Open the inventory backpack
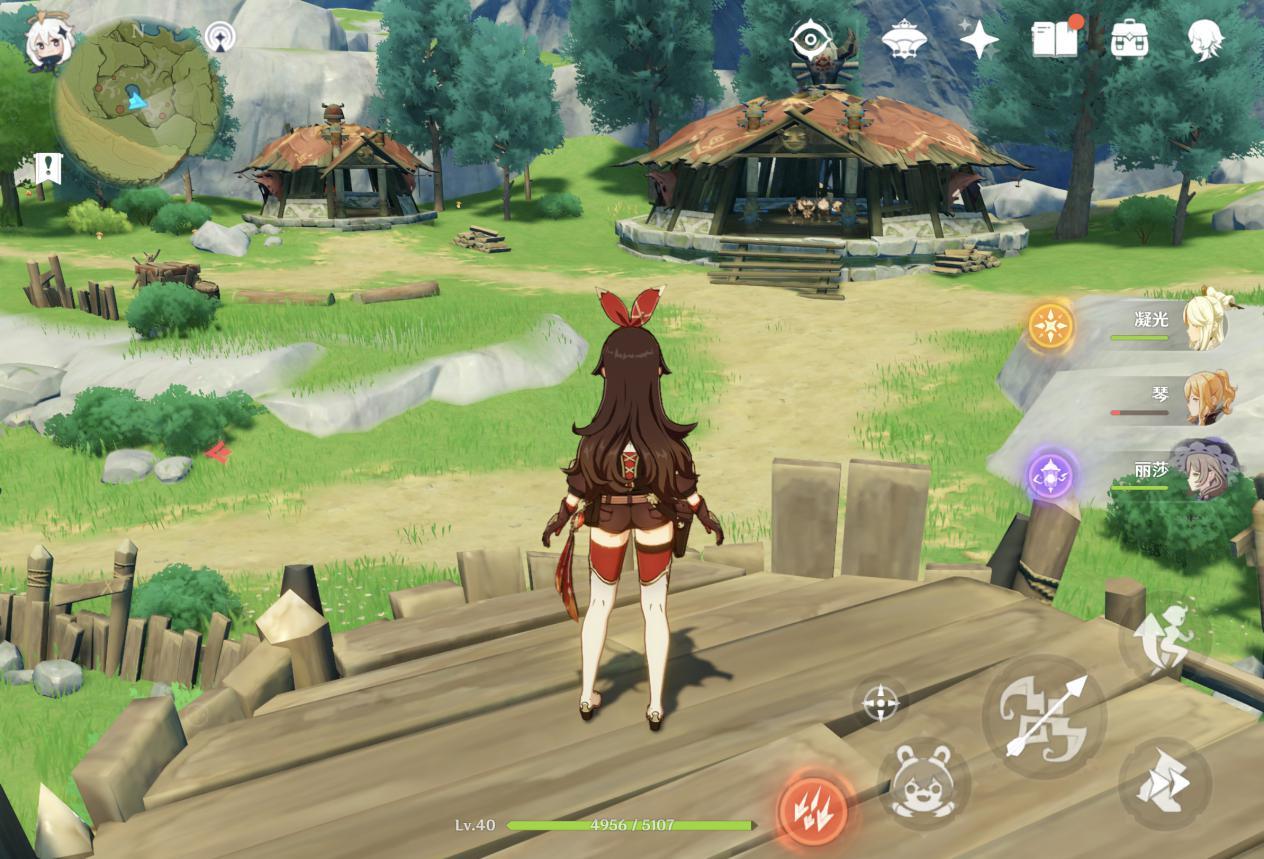This screenshot has width=1264, height=859. [1130, 40]
